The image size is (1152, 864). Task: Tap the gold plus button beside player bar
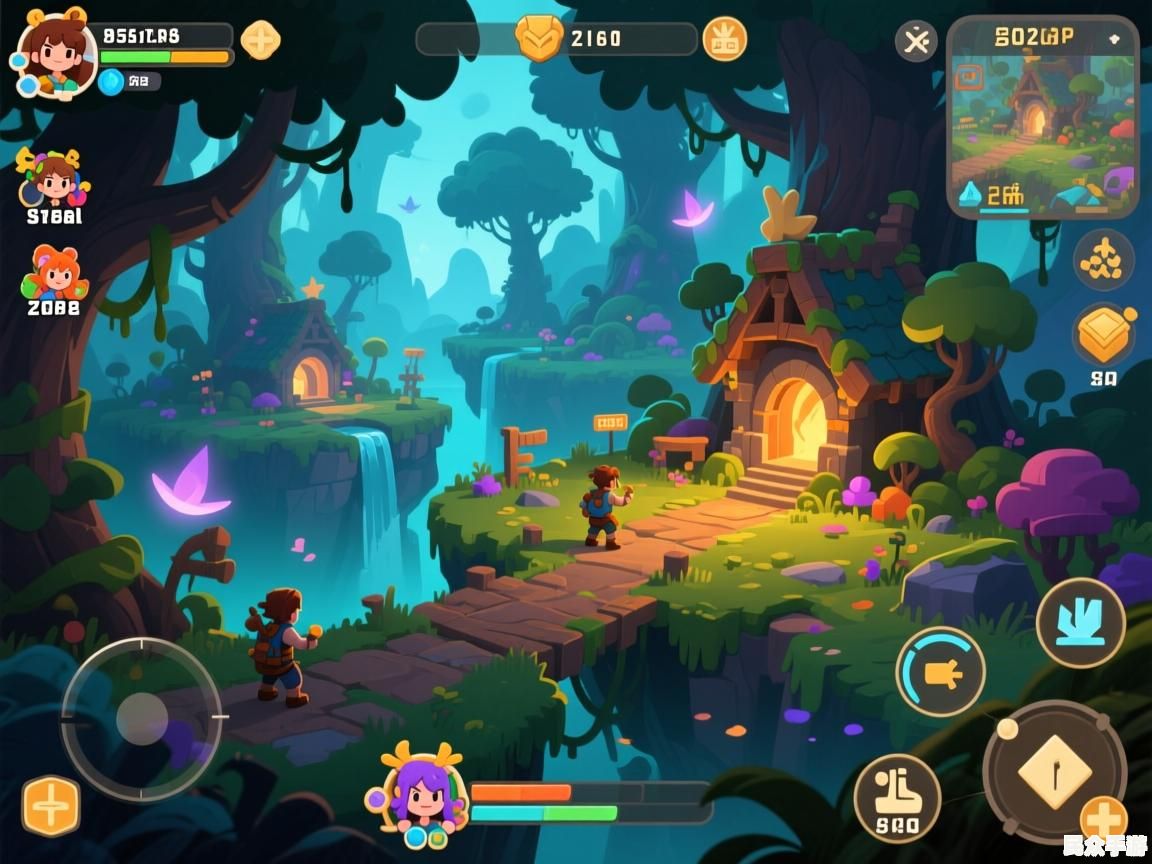[x=261, y=40]
